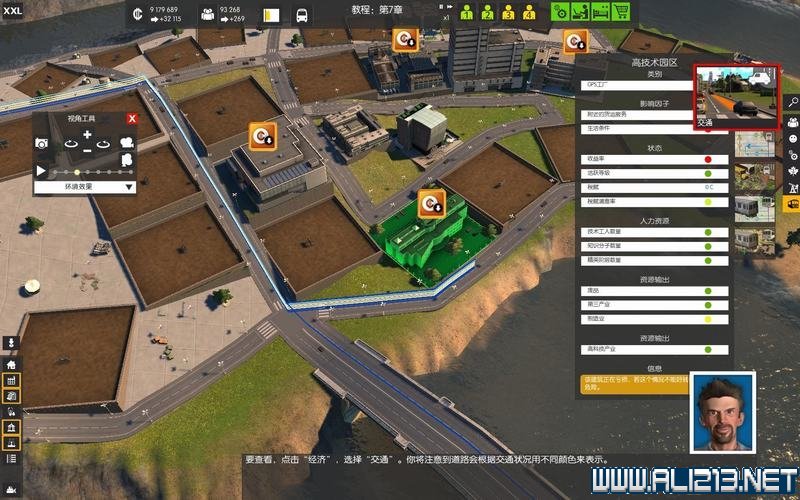Close the camera tools panel
800x500 pixels.
pos(131,119)
